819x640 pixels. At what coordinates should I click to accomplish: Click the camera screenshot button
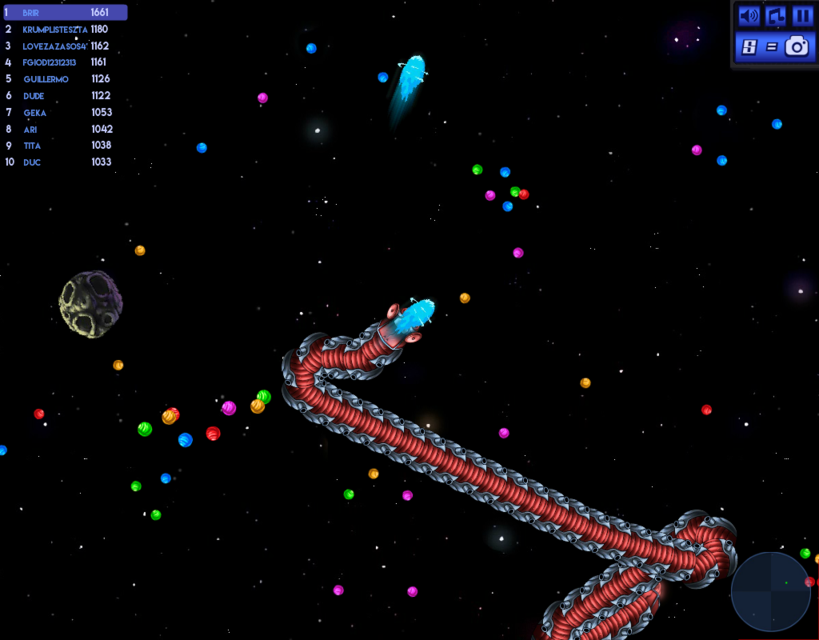797,46
